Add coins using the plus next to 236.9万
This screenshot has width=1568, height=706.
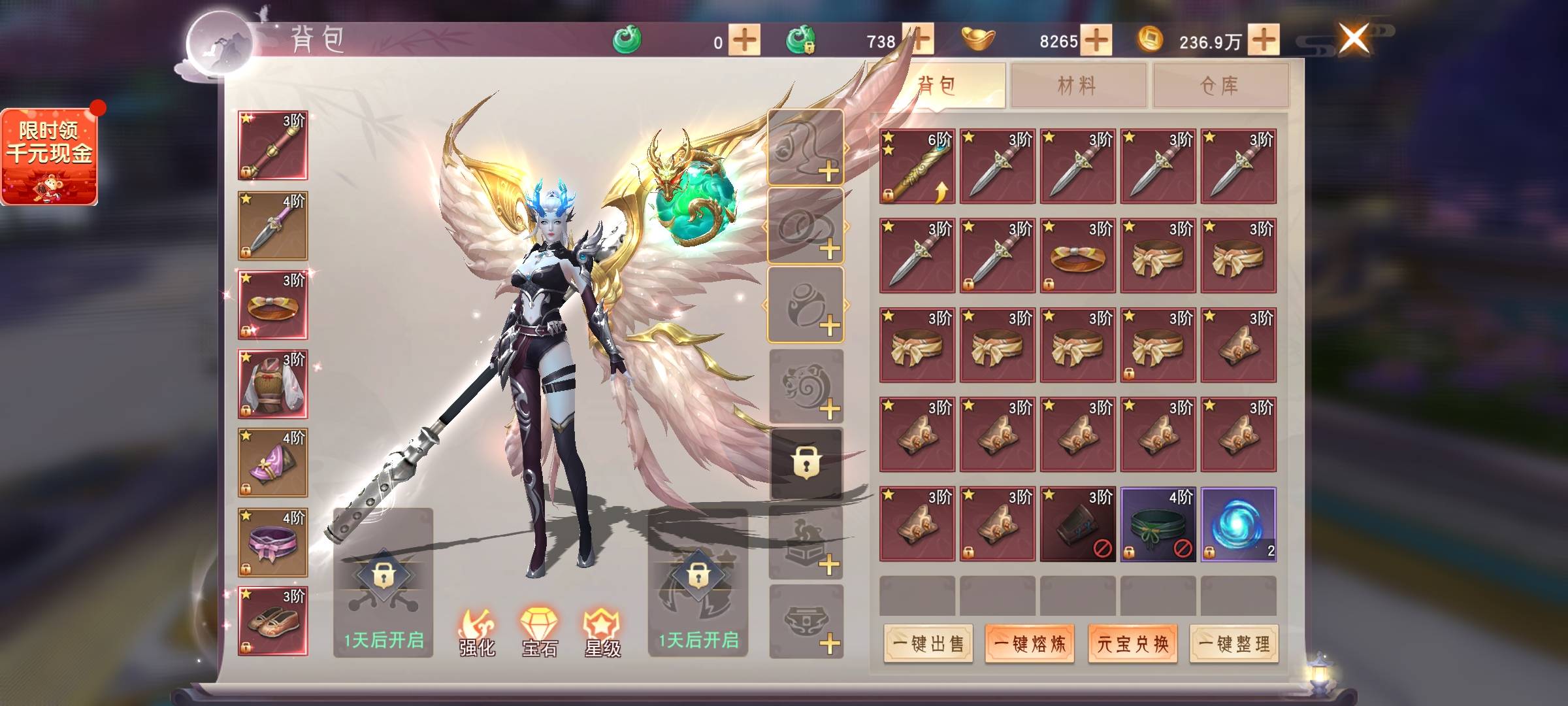point(1264,40)
